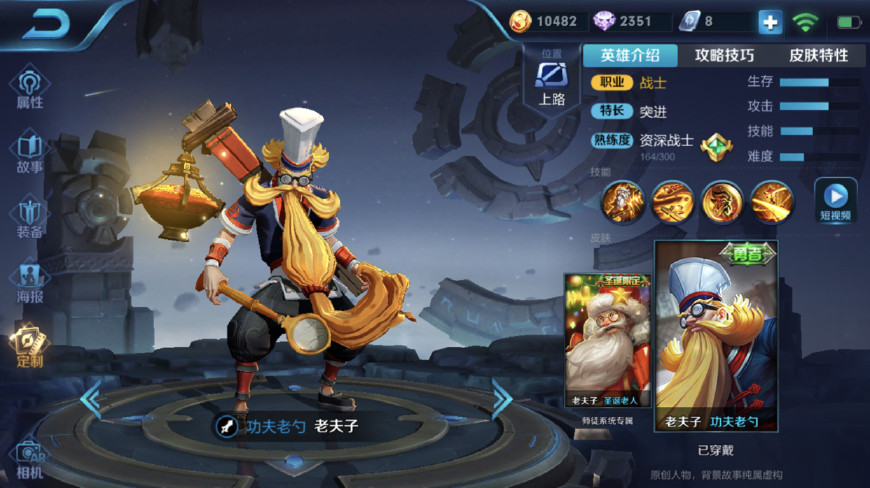The width and height of the screenshot is (870, 488).
Task: Open the 属性 attributes panel
Action: coord(30,87)
